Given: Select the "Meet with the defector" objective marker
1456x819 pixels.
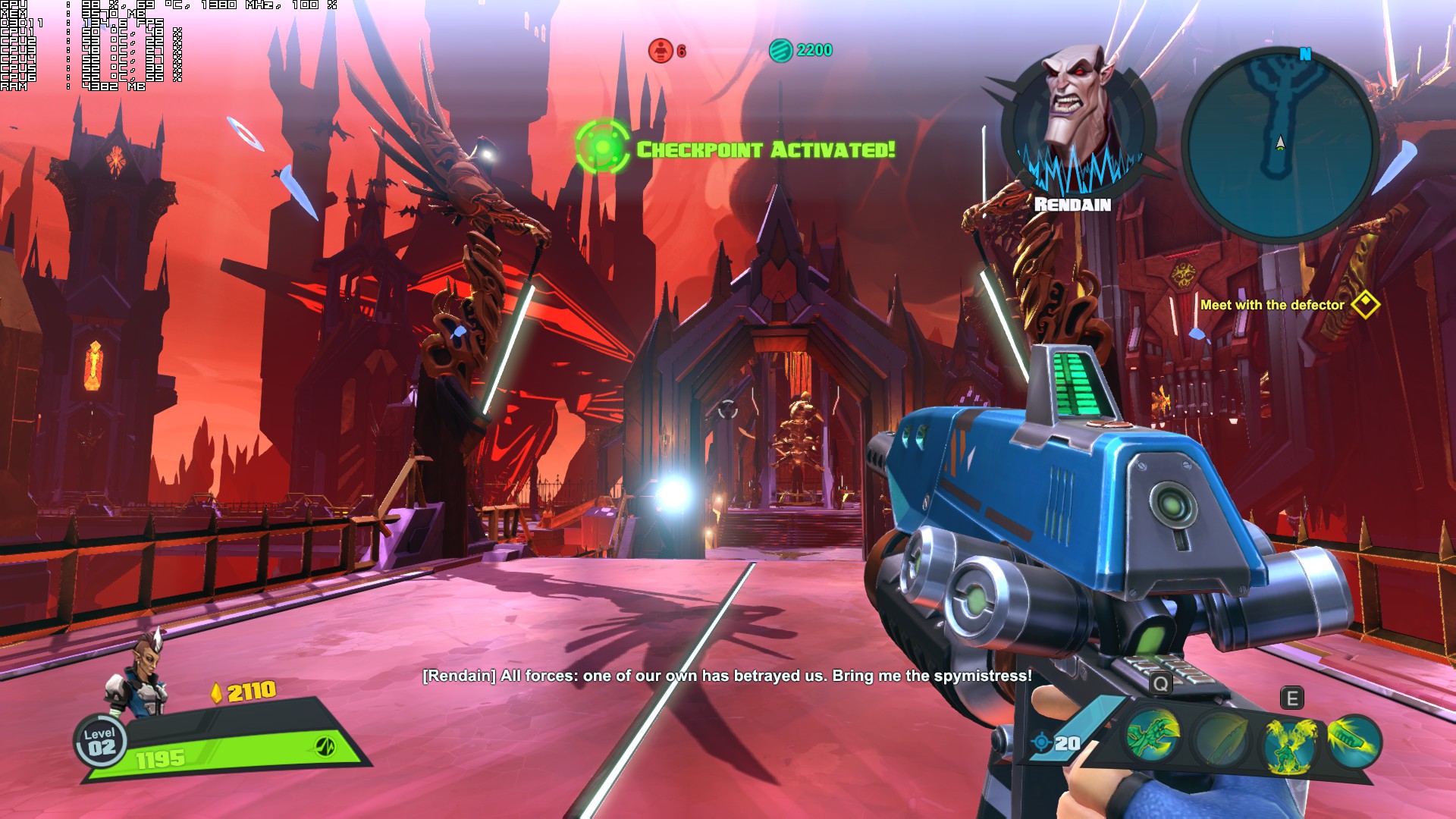Looking at the screenshot, I should [1365, 305].
